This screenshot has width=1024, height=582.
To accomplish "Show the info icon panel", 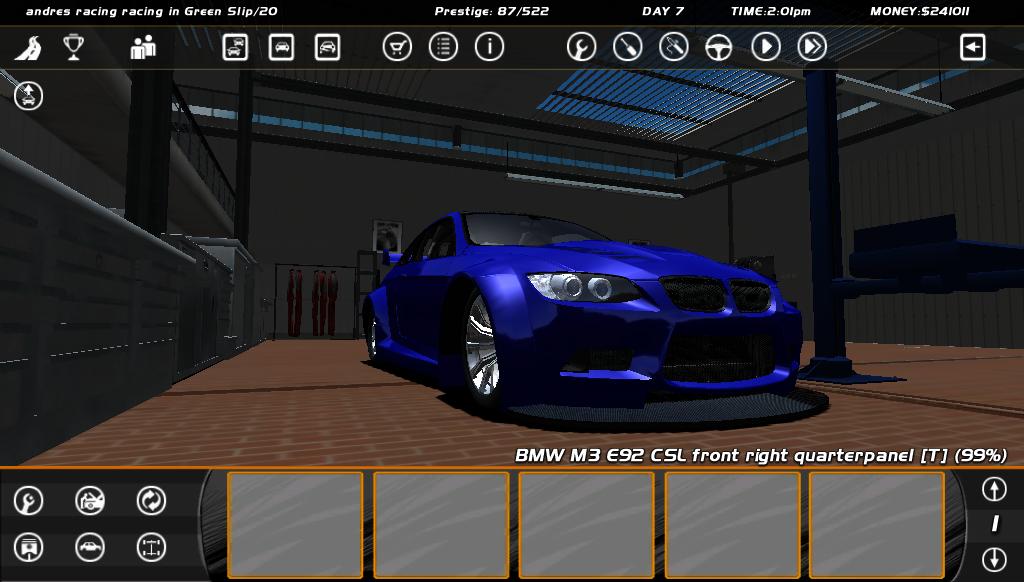I will pos(489,47).
